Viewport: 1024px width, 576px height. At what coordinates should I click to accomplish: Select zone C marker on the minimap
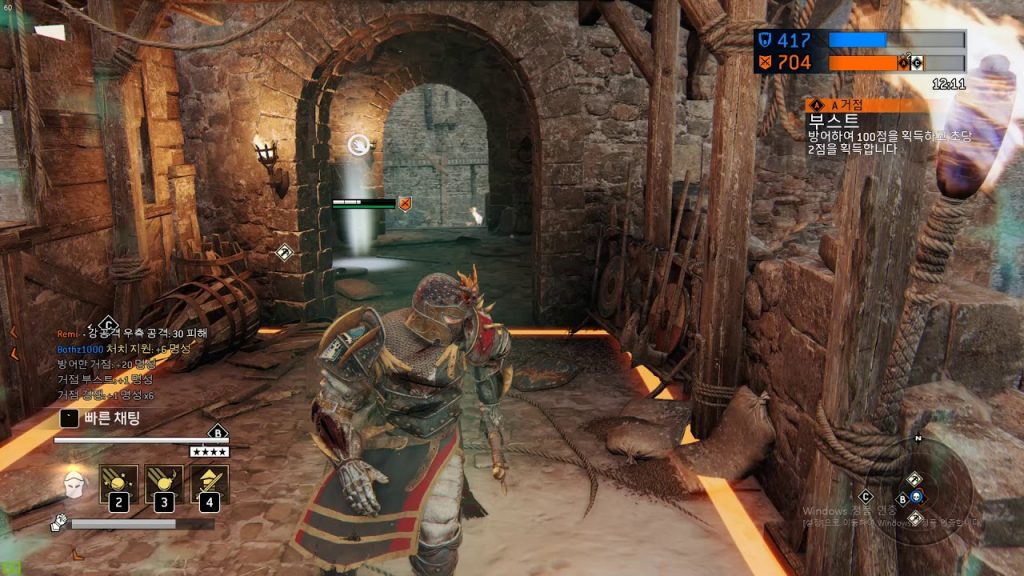coord(866,495)
